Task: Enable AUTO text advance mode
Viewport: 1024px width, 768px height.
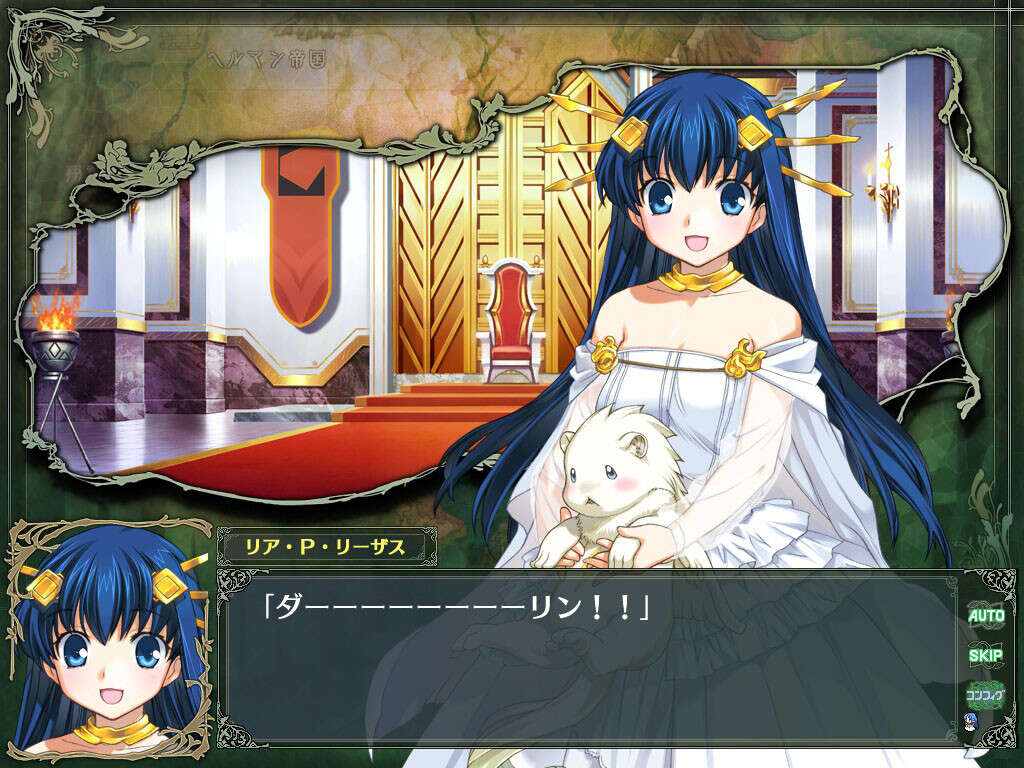Action: (986, 616)
